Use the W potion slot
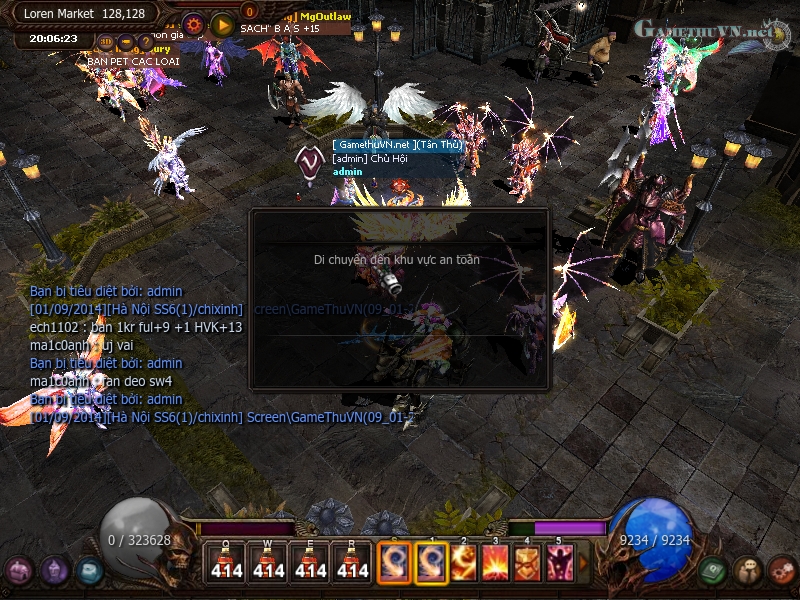This screenshot has width=800, height=600. click(x=268, y=562)
